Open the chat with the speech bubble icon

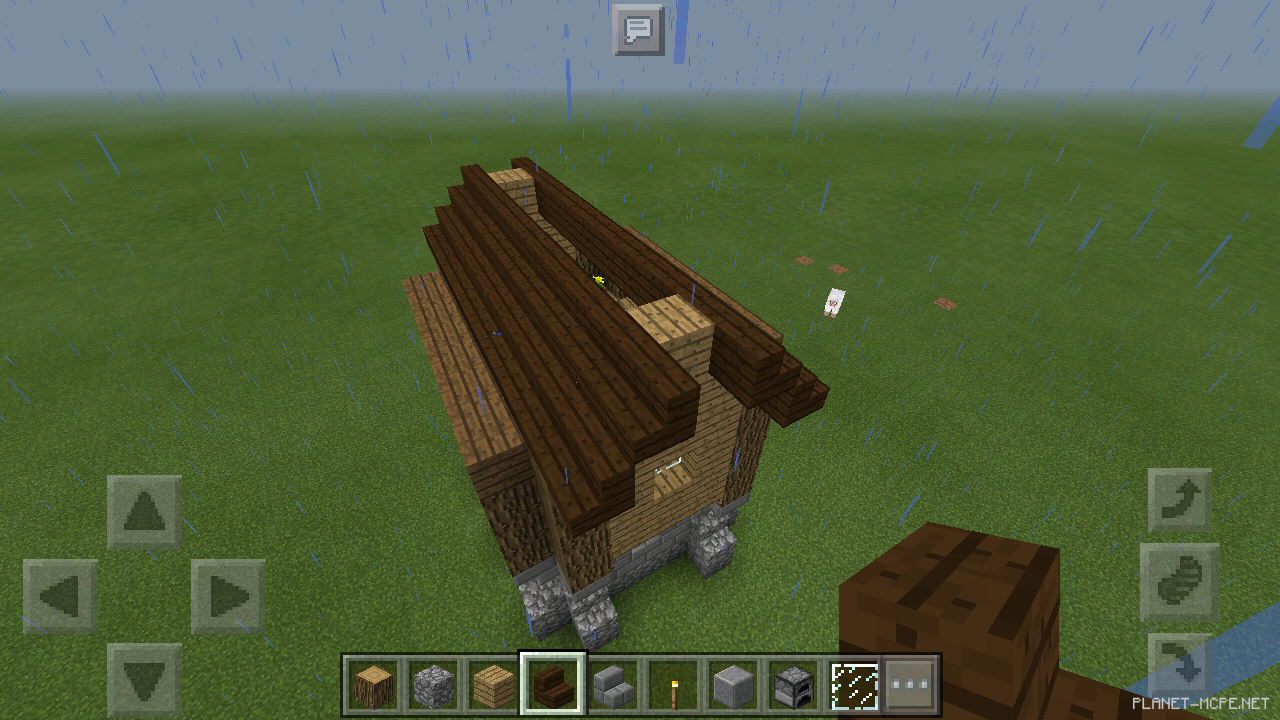pyautogui.click(x=640, y=31)
